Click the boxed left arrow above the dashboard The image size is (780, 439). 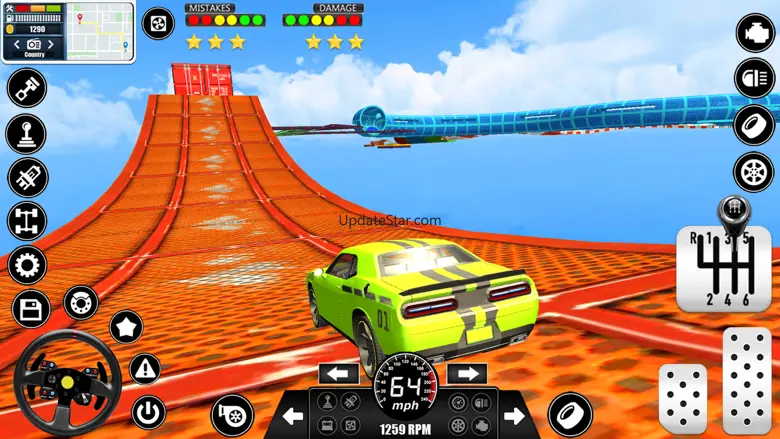click(x=338, y=374)
